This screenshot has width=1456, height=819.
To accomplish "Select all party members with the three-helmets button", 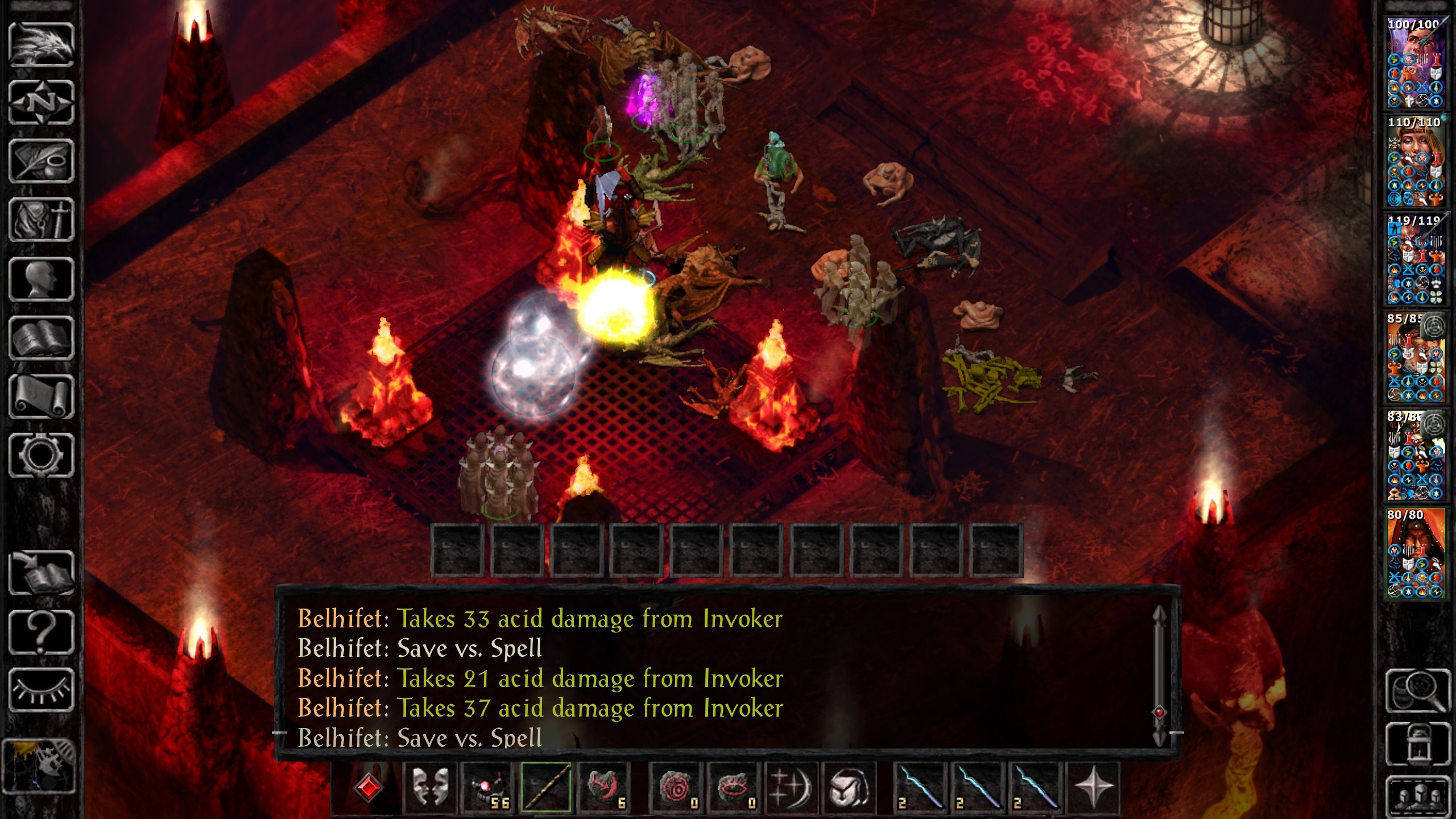I will pyautogui.click(x=1416, y=795).
